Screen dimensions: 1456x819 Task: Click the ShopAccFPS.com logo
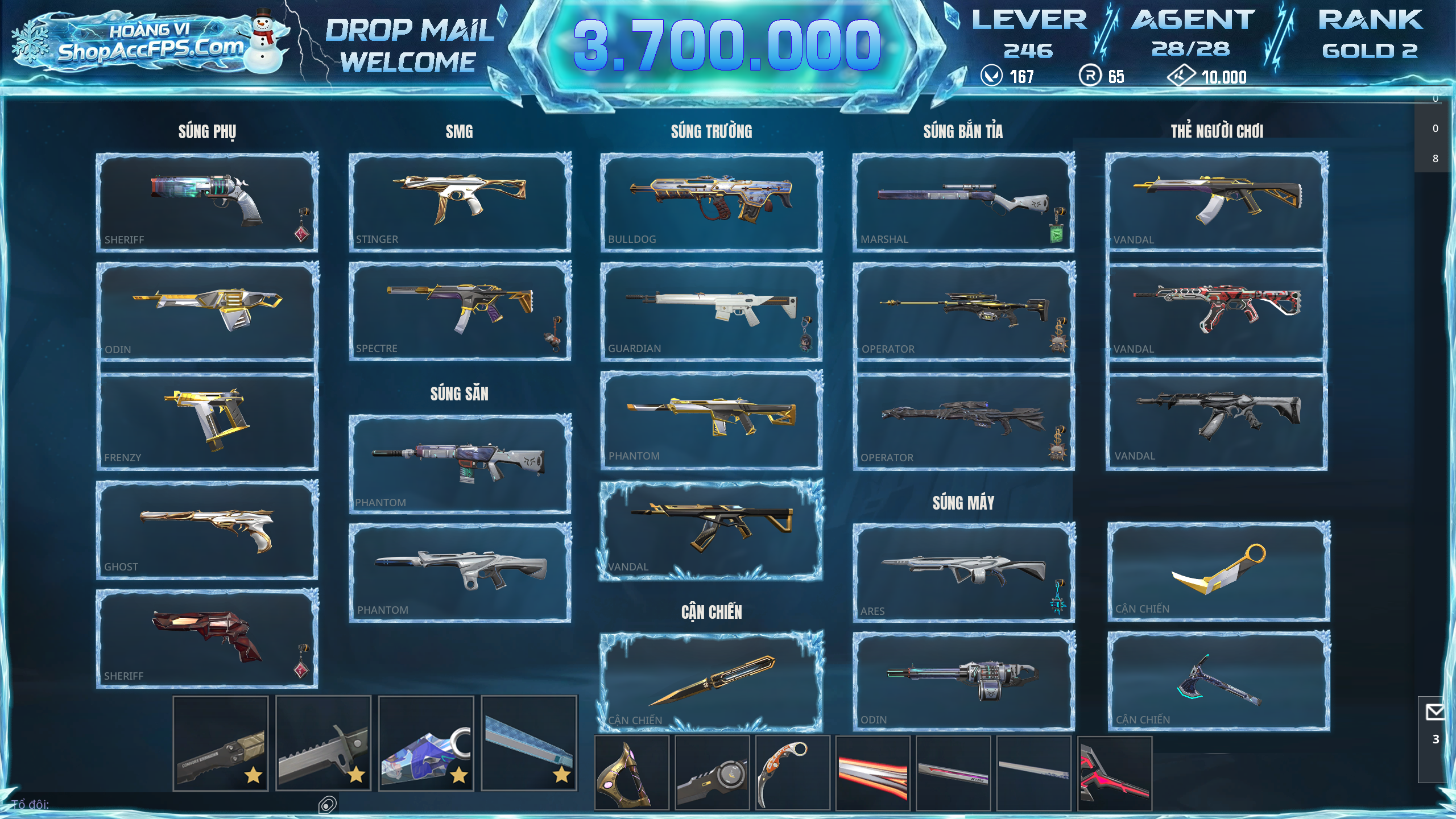(x=149, y=43)
